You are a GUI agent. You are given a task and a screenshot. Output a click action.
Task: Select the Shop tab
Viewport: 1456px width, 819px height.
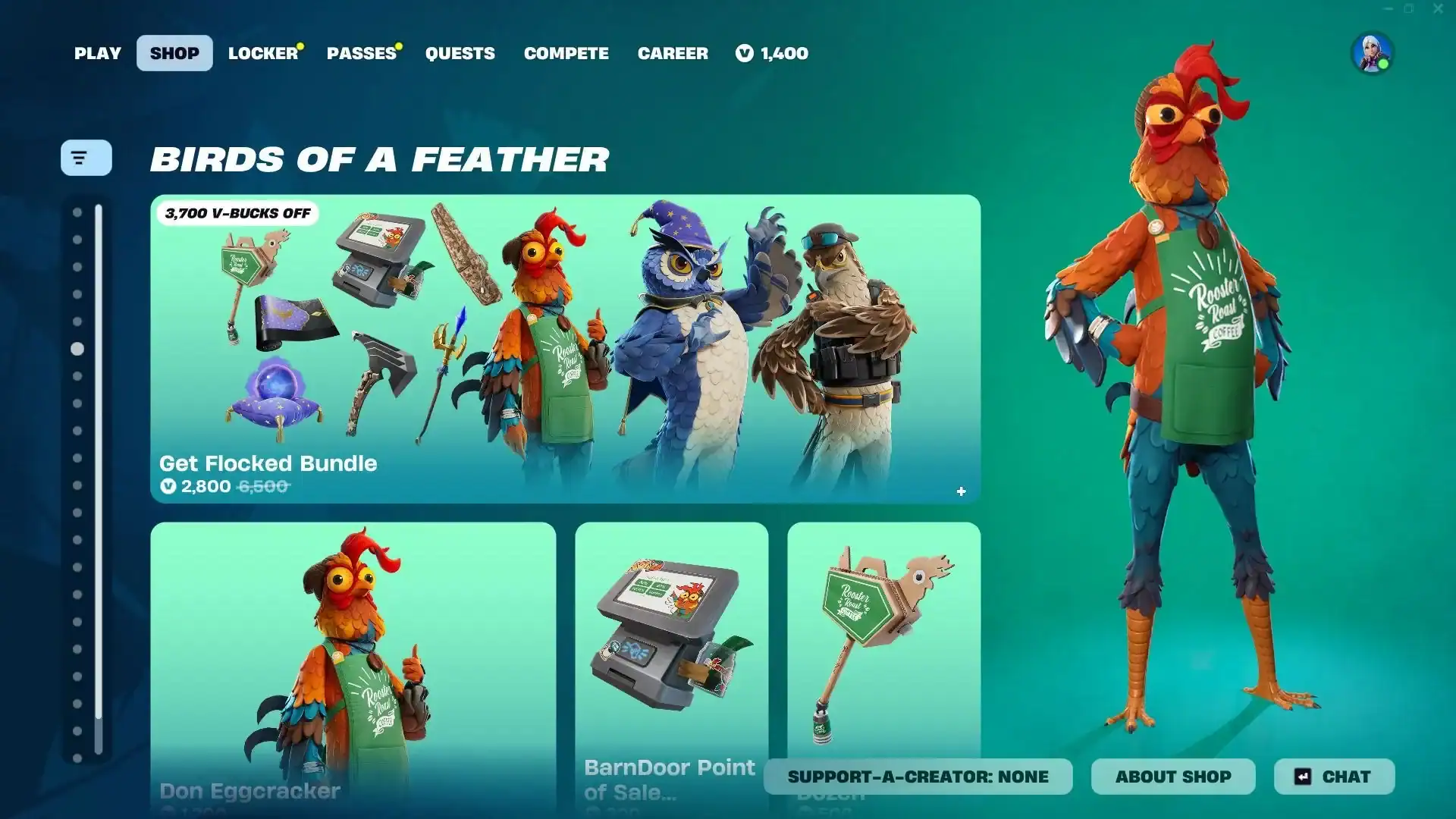point(174,53)
